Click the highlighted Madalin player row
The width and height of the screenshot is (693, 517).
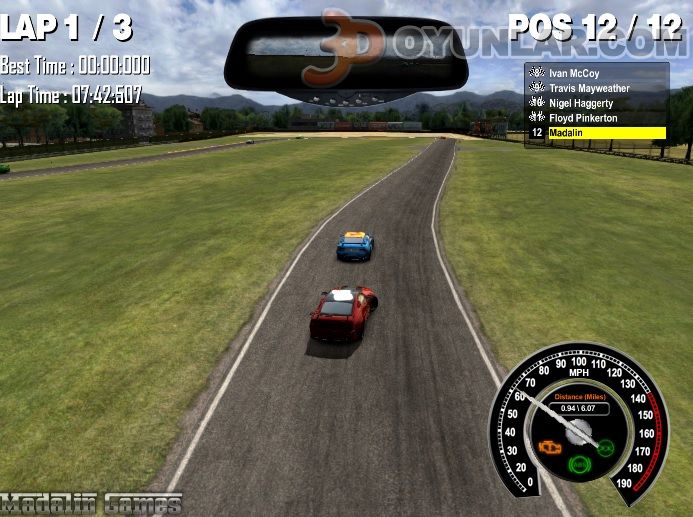[x=598, y=133]
